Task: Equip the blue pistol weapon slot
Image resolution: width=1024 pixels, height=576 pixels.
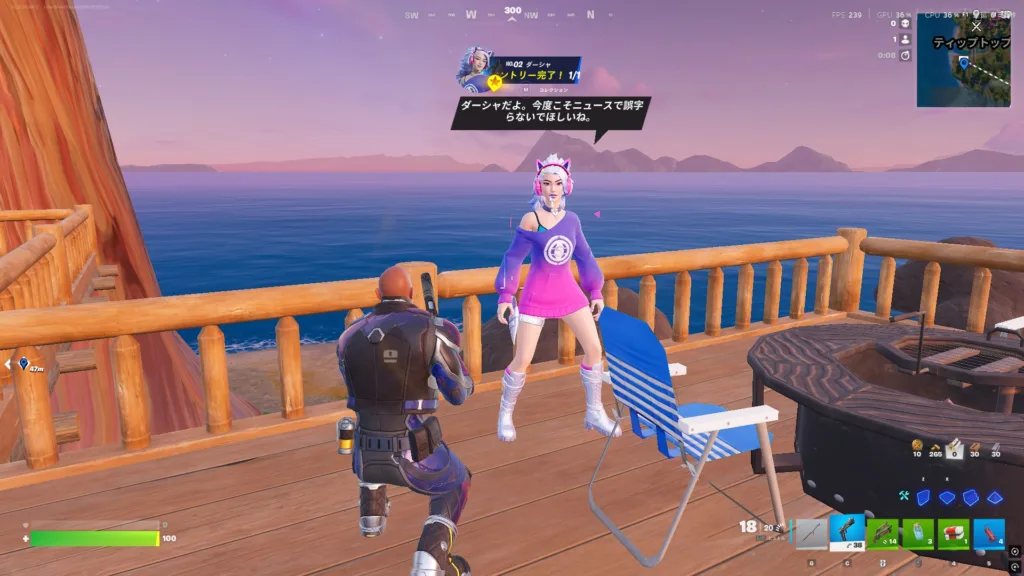Action: (x=848, y=533)
